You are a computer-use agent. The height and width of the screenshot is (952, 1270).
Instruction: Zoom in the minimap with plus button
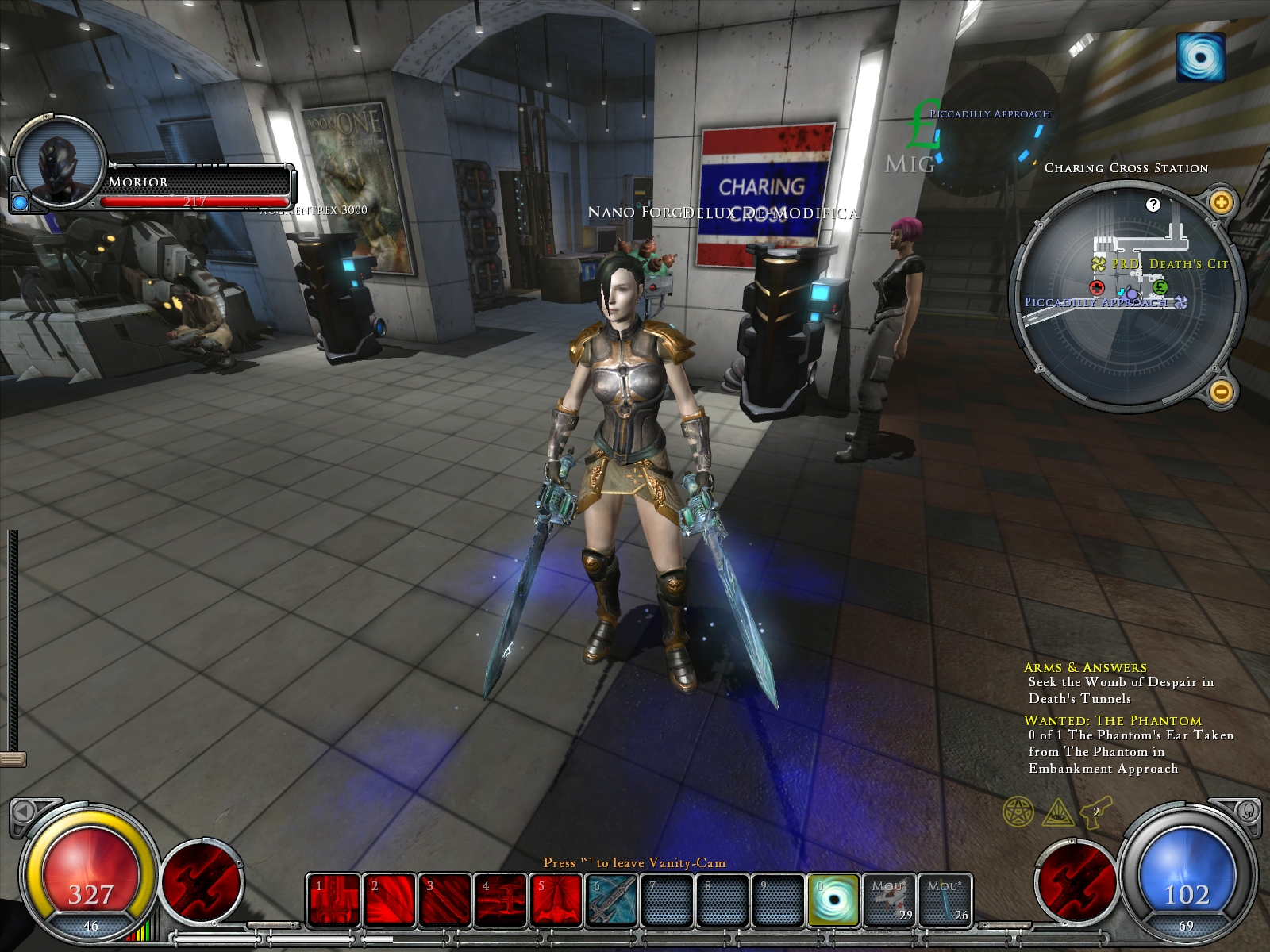(1221, 202)
